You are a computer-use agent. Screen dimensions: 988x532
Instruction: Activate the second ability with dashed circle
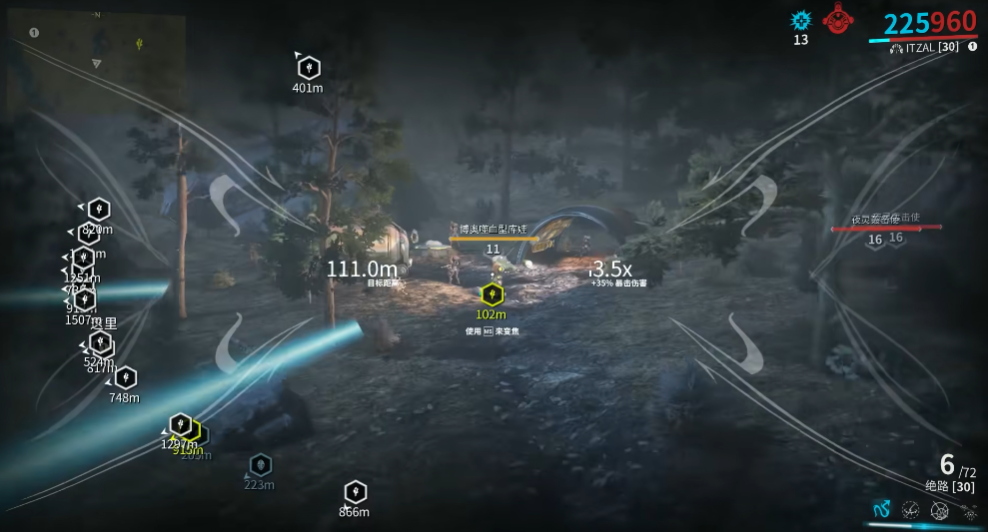[x=910, y=510]
